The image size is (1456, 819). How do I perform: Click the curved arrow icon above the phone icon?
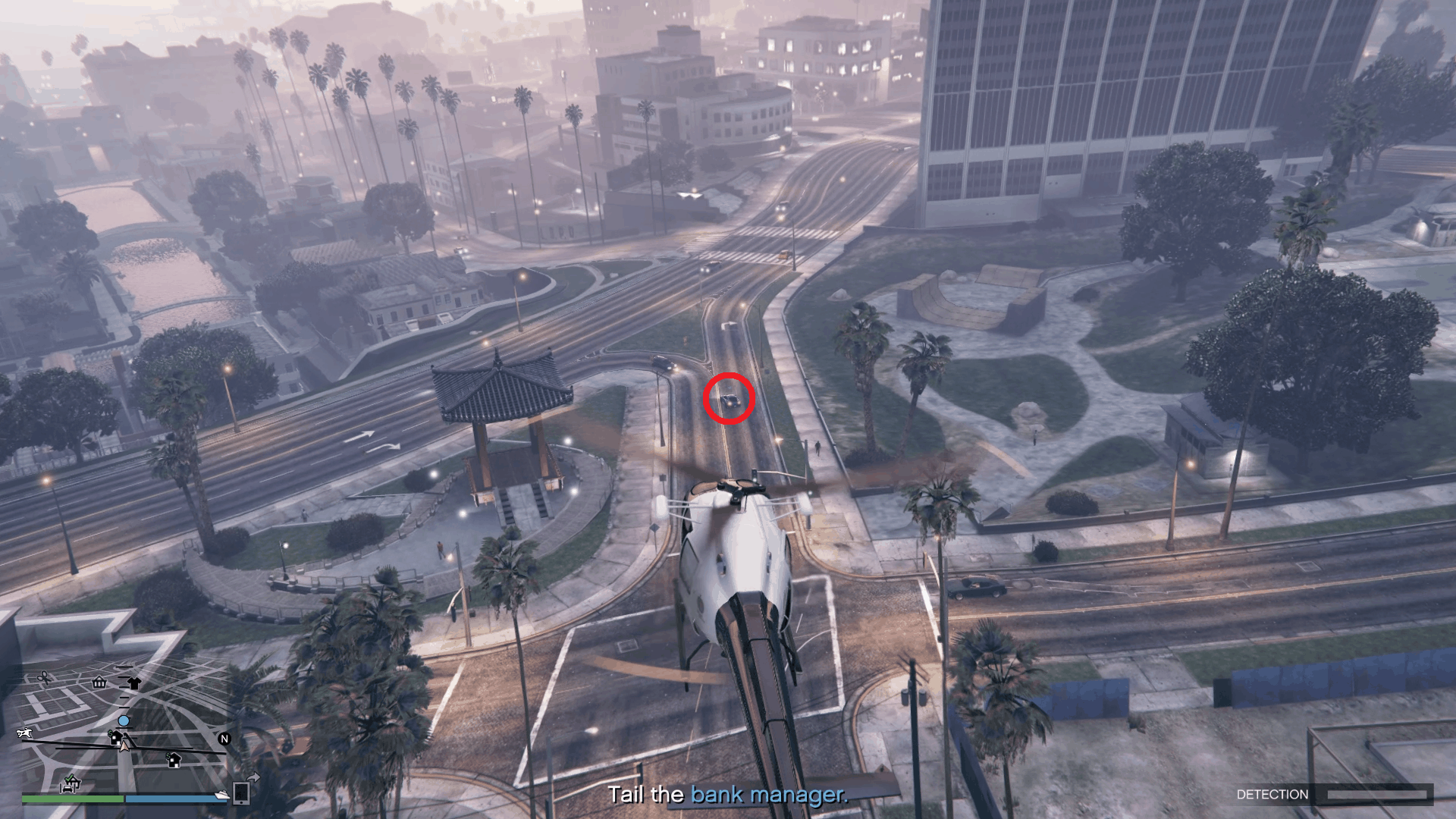254,777
